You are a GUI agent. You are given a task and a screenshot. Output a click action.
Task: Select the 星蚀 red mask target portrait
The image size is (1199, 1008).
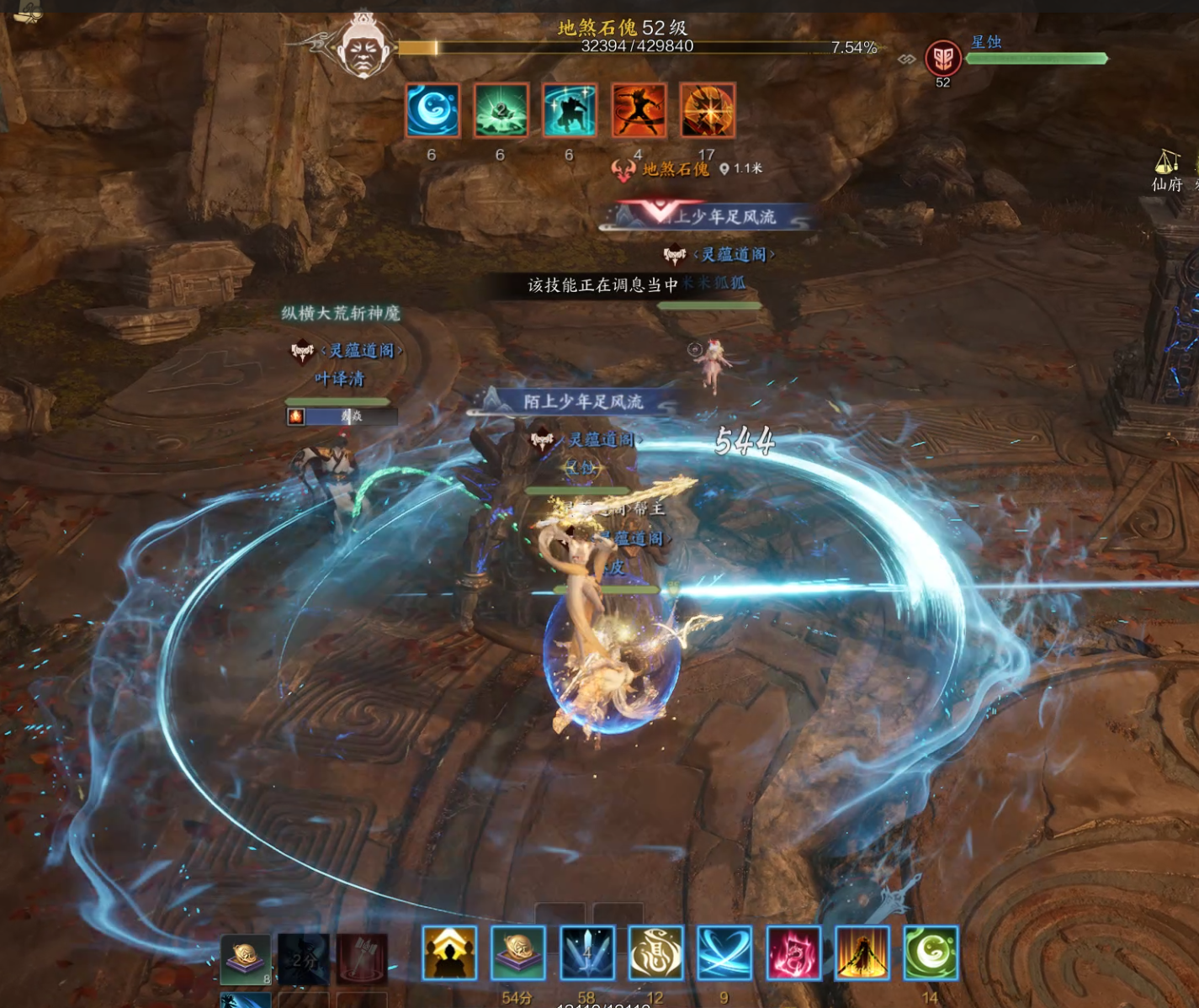942,58
